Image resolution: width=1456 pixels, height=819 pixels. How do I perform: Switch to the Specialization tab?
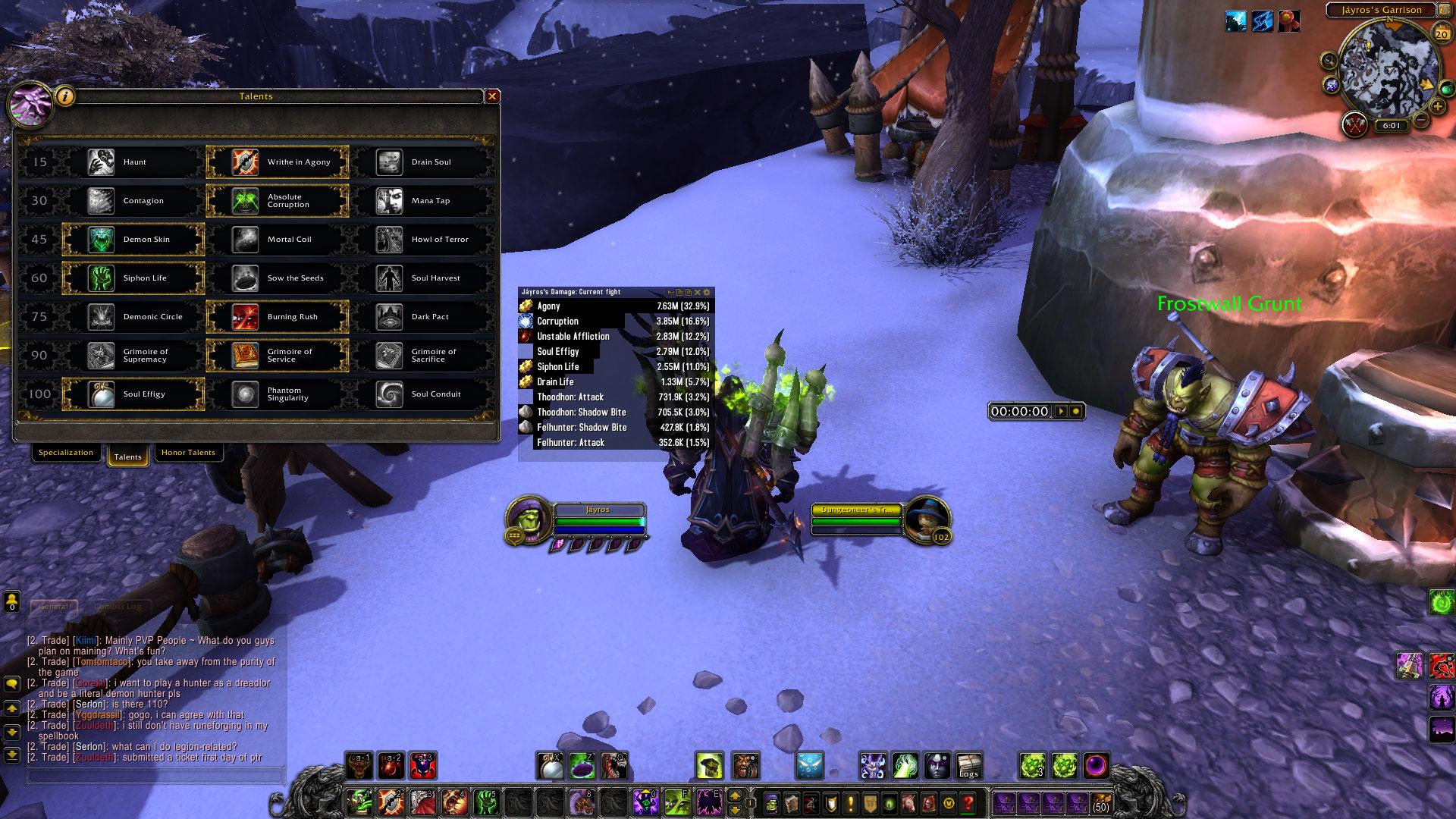[x=66, y=453]
